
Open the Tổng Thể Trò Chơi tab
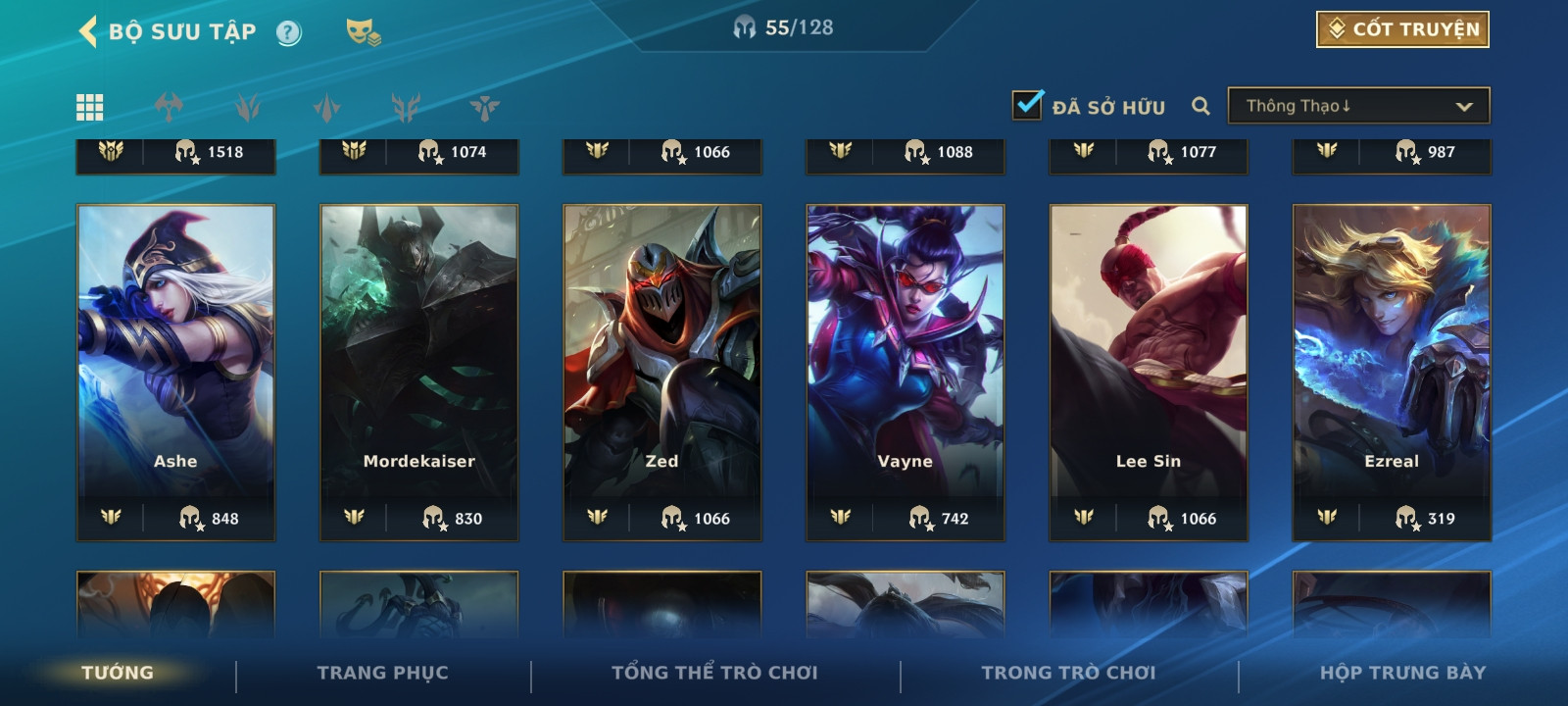pos(714,673)
